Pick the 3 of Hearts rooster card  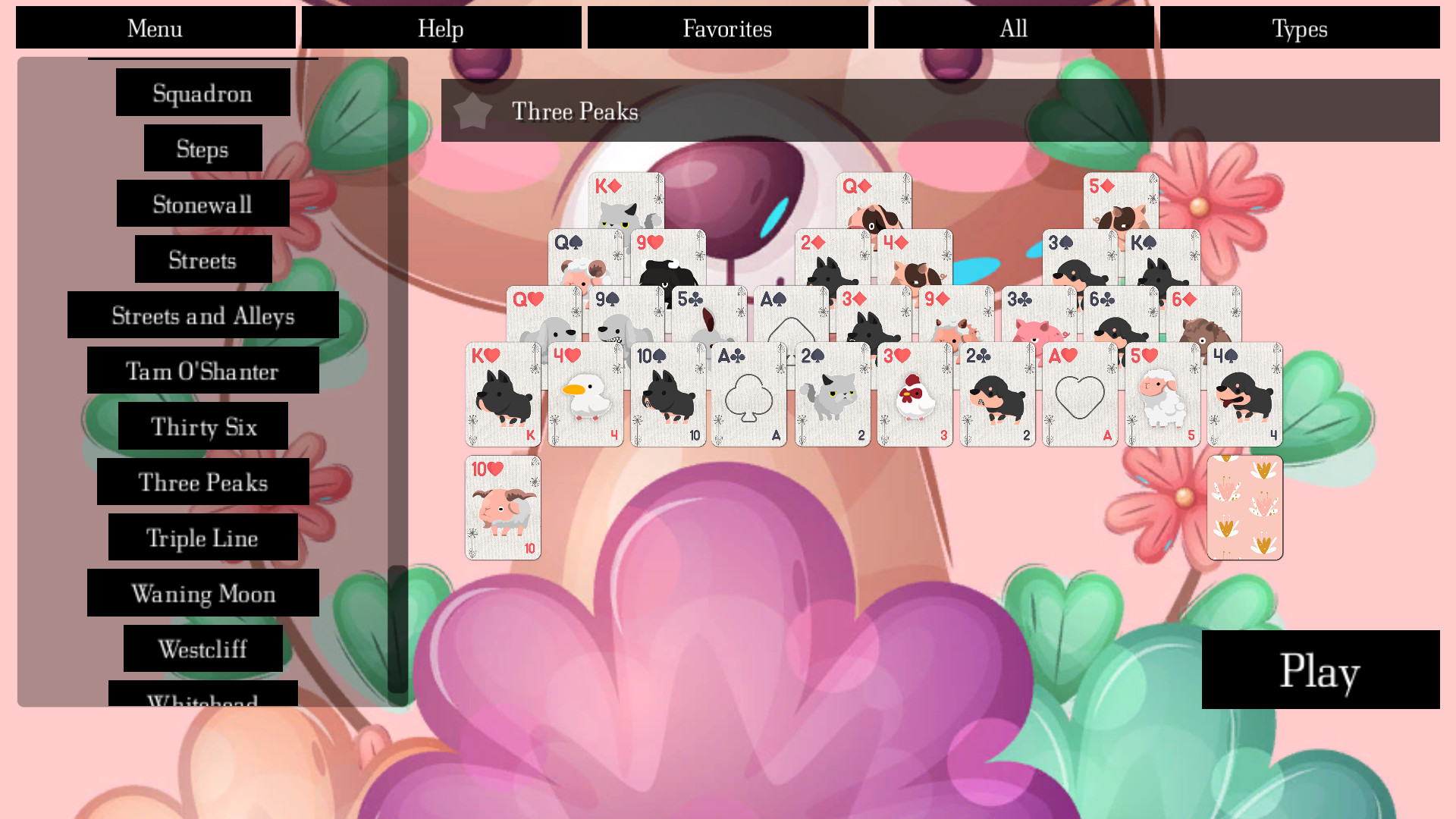[914, 394]
